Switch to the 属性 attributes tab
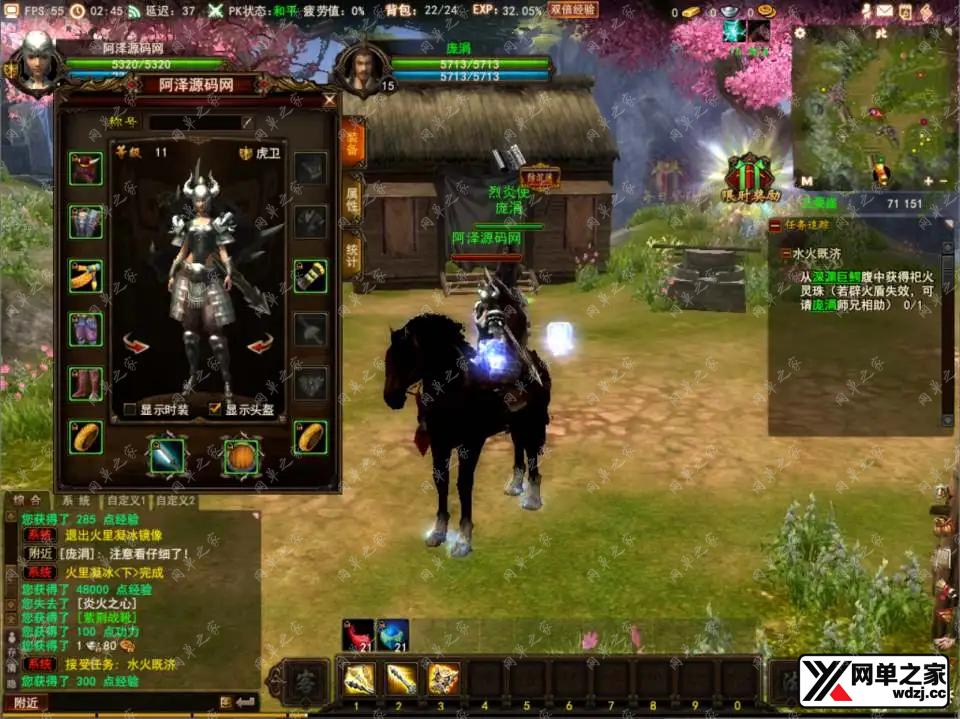Screen dimensions: 960x719 (352, 196)
